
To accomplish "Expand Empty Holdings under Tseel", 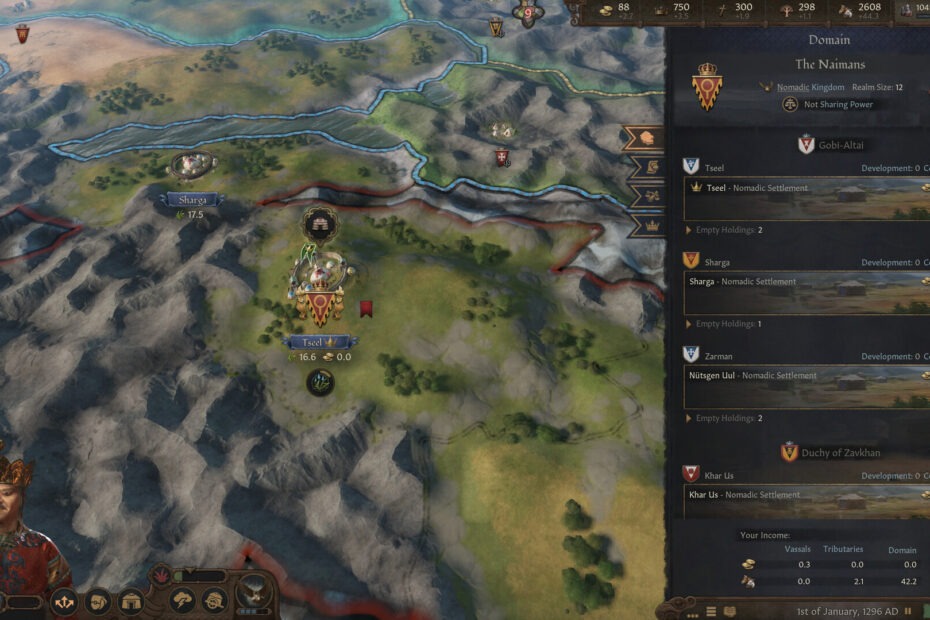I will [x=727, y=230].
